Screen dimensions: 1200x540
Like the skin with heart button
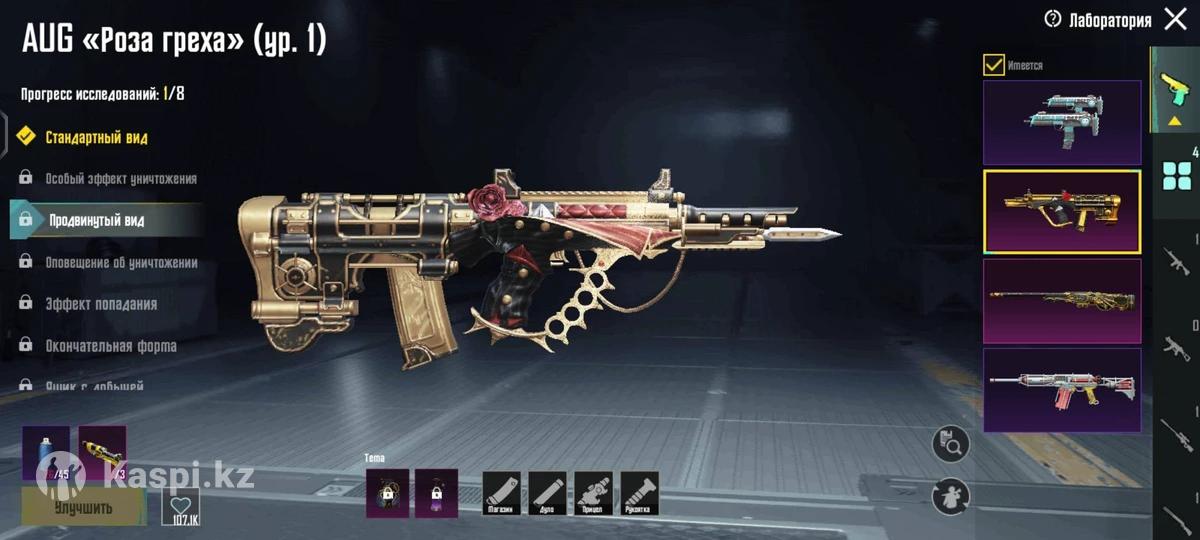180,507
